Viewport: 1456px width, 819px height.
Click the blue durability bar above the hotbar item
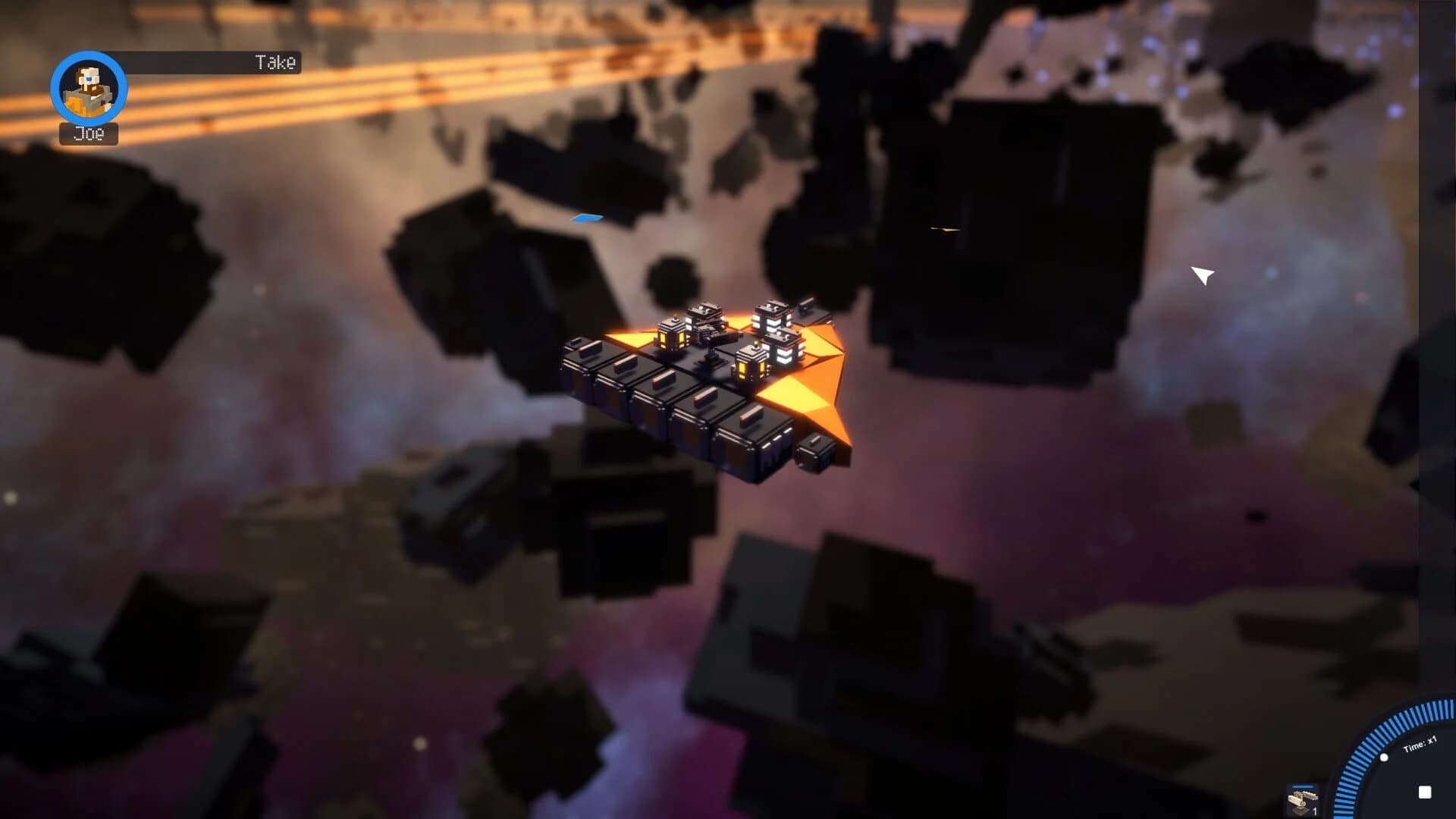tap(1304, 786)
